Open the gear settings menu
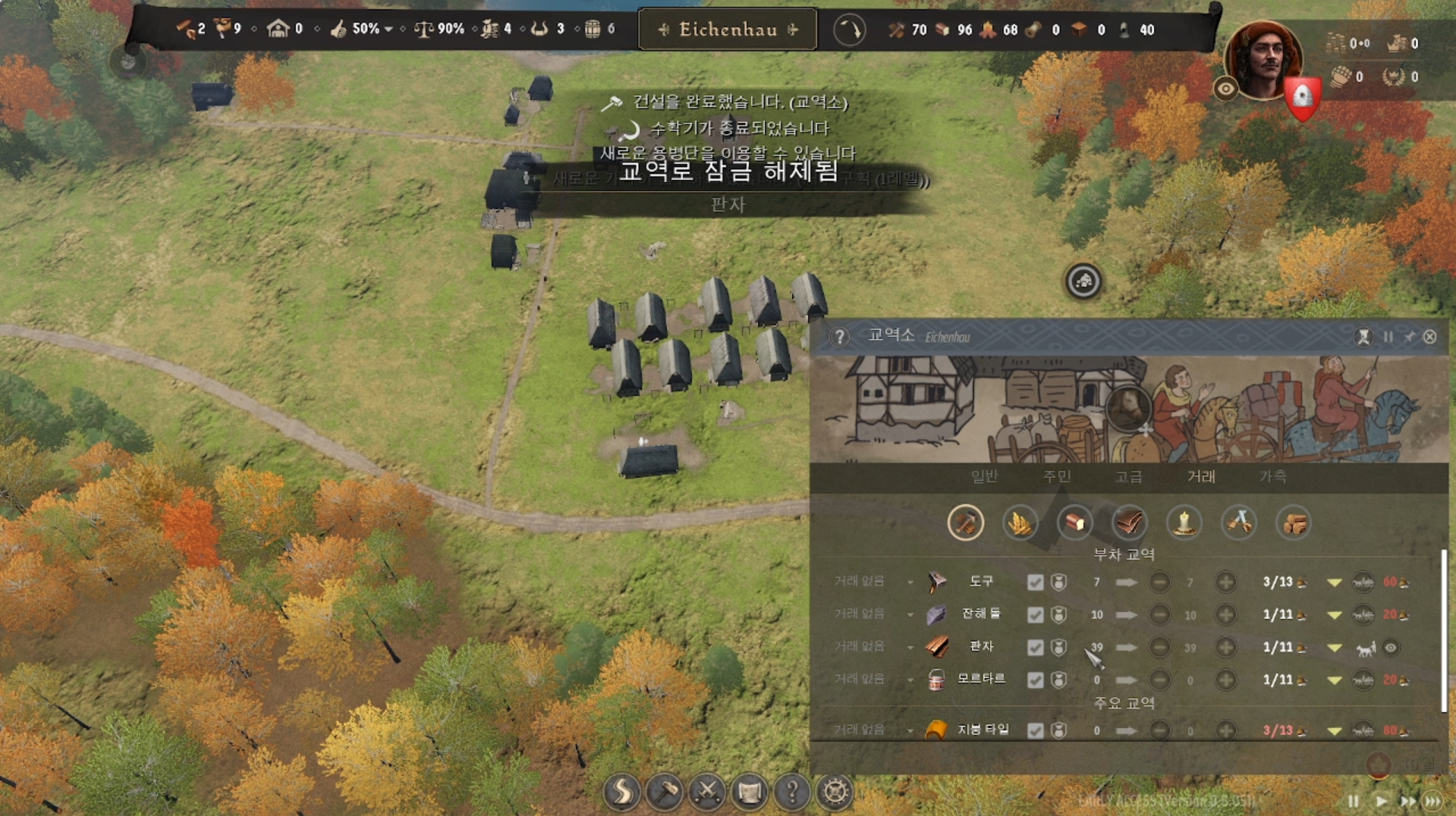This screenshot has height=816, width=1456. pyautogui.click(x=835, y=792)
